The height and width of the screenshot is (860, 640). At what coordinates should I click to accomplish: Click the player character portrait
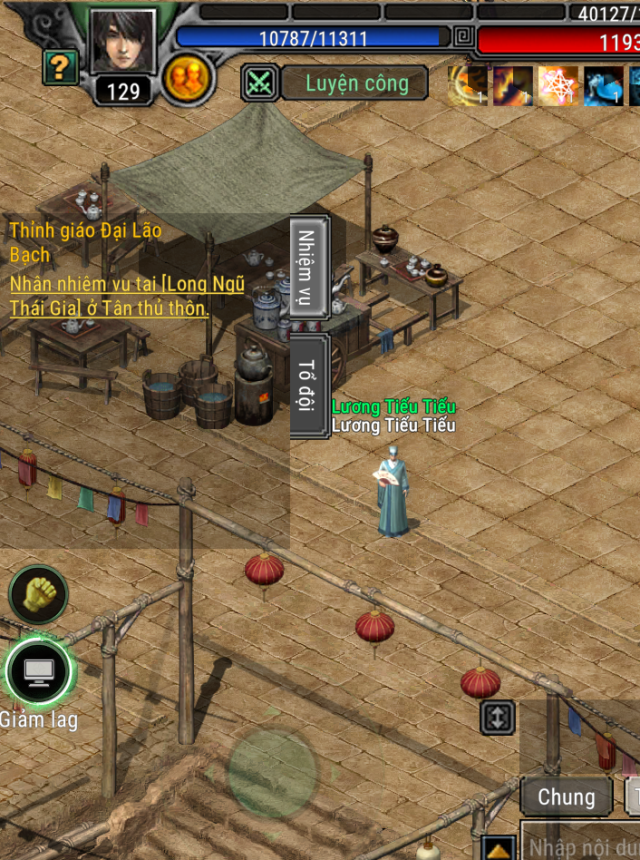pyautogui.click(x=123, y=42)
